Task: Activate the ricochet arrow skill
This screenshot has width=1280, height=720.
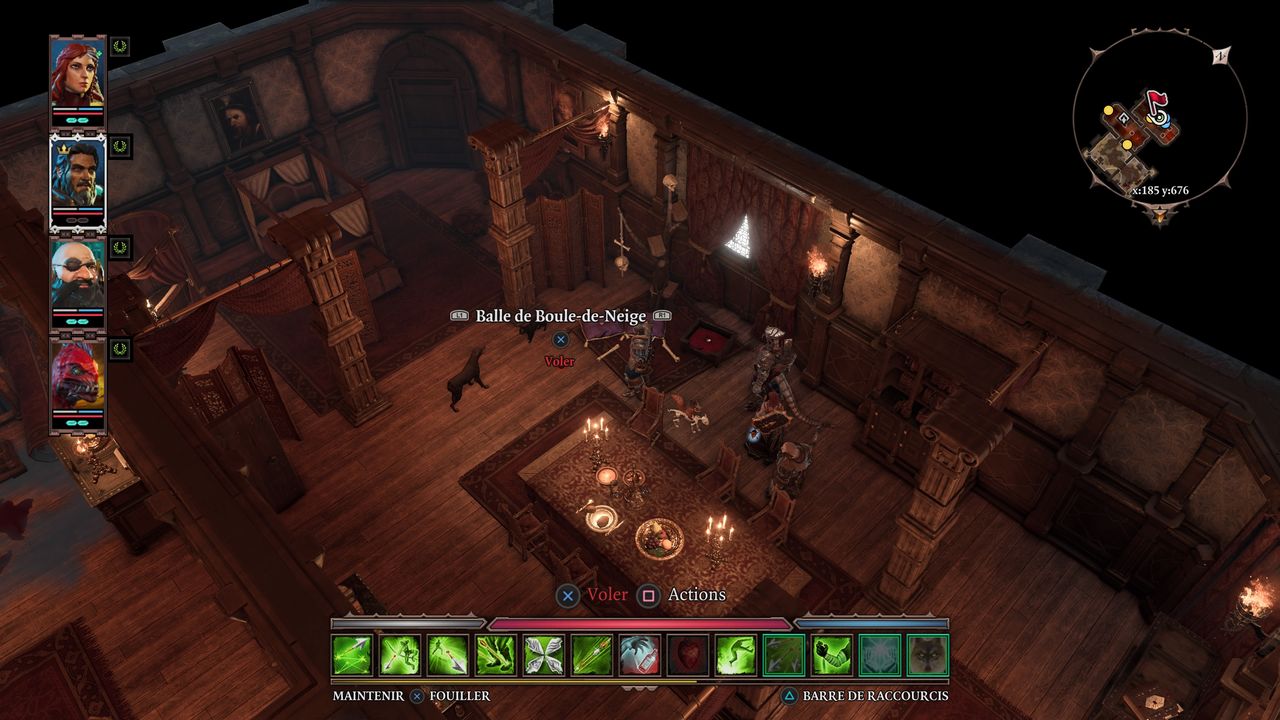Action: pyautogui.click(x=352, y=655)
